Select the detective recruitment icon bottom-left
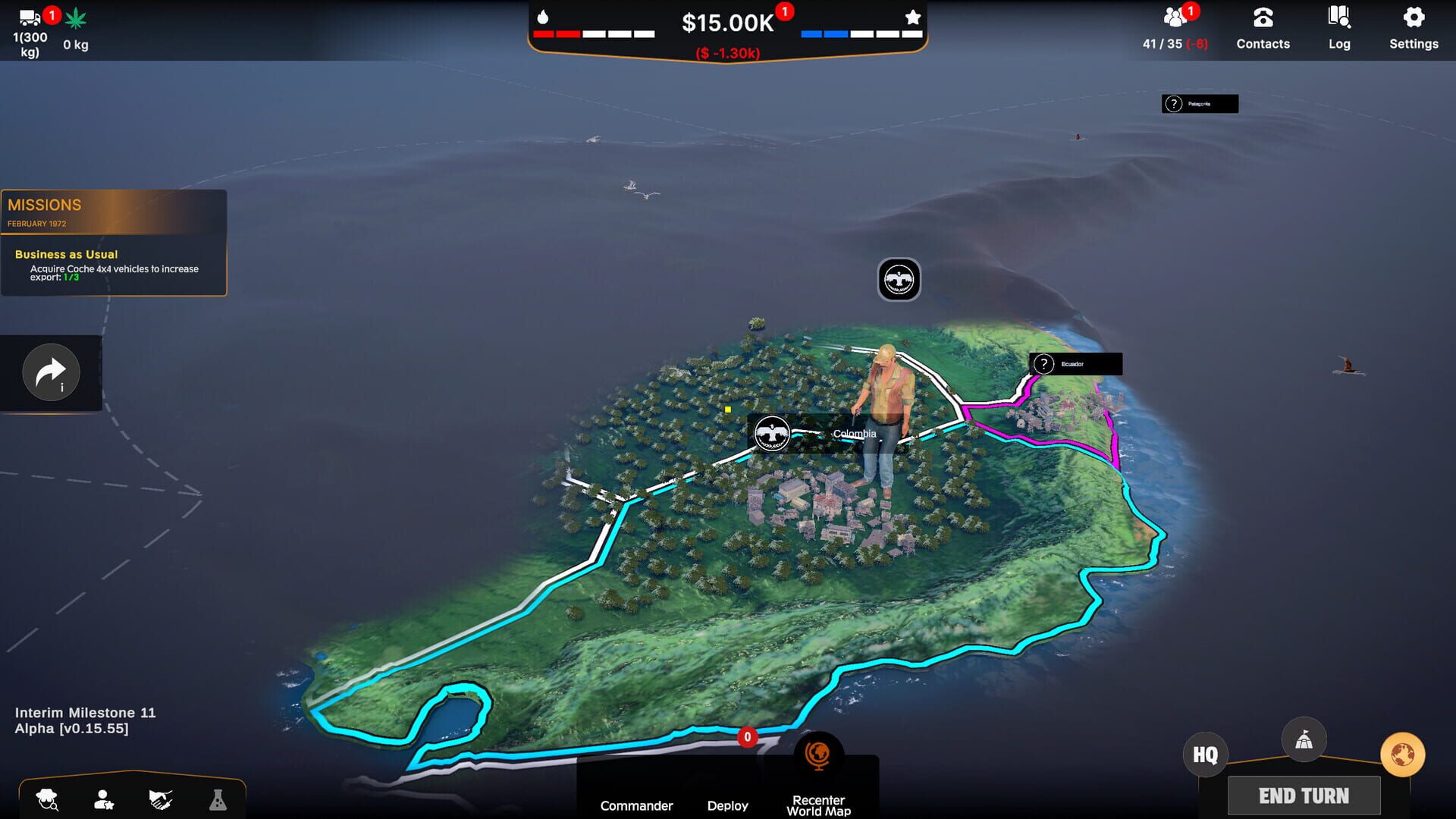 47,800
